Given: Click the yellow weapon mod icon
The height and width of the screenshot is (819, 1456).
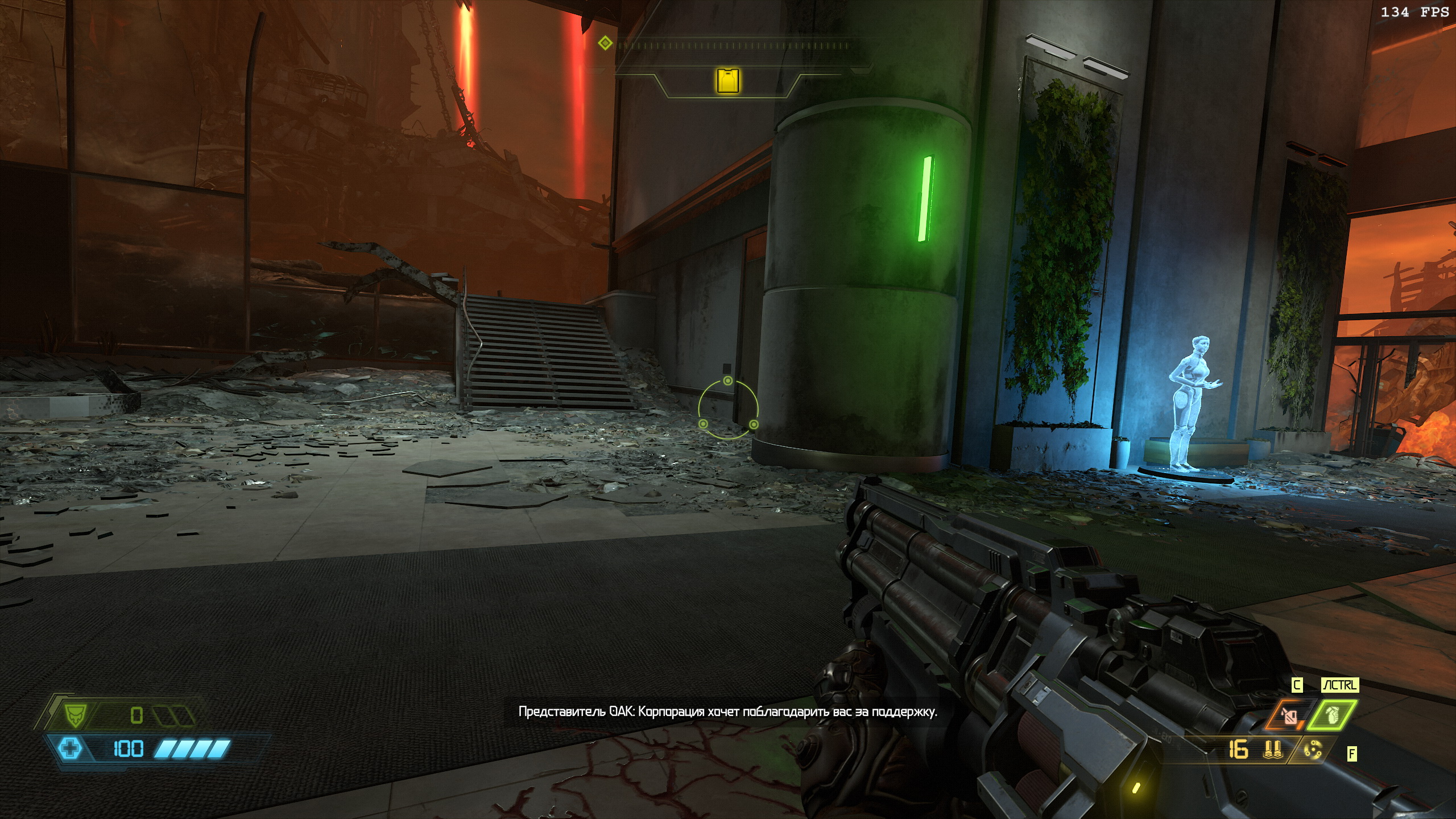Looking at the screenshot, I should coord(1313,751).
